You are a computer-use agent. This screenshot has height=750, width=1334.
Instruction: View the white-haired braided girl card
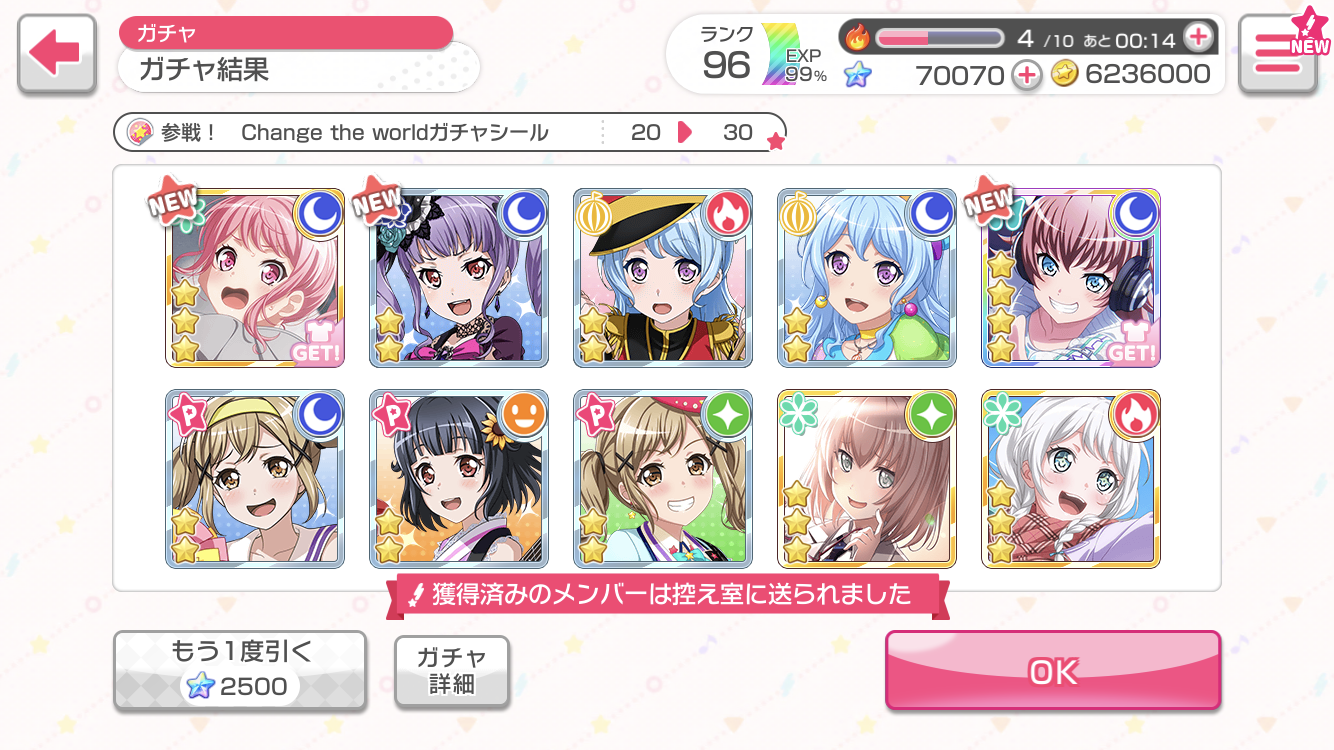click(x=1071, y=479)
